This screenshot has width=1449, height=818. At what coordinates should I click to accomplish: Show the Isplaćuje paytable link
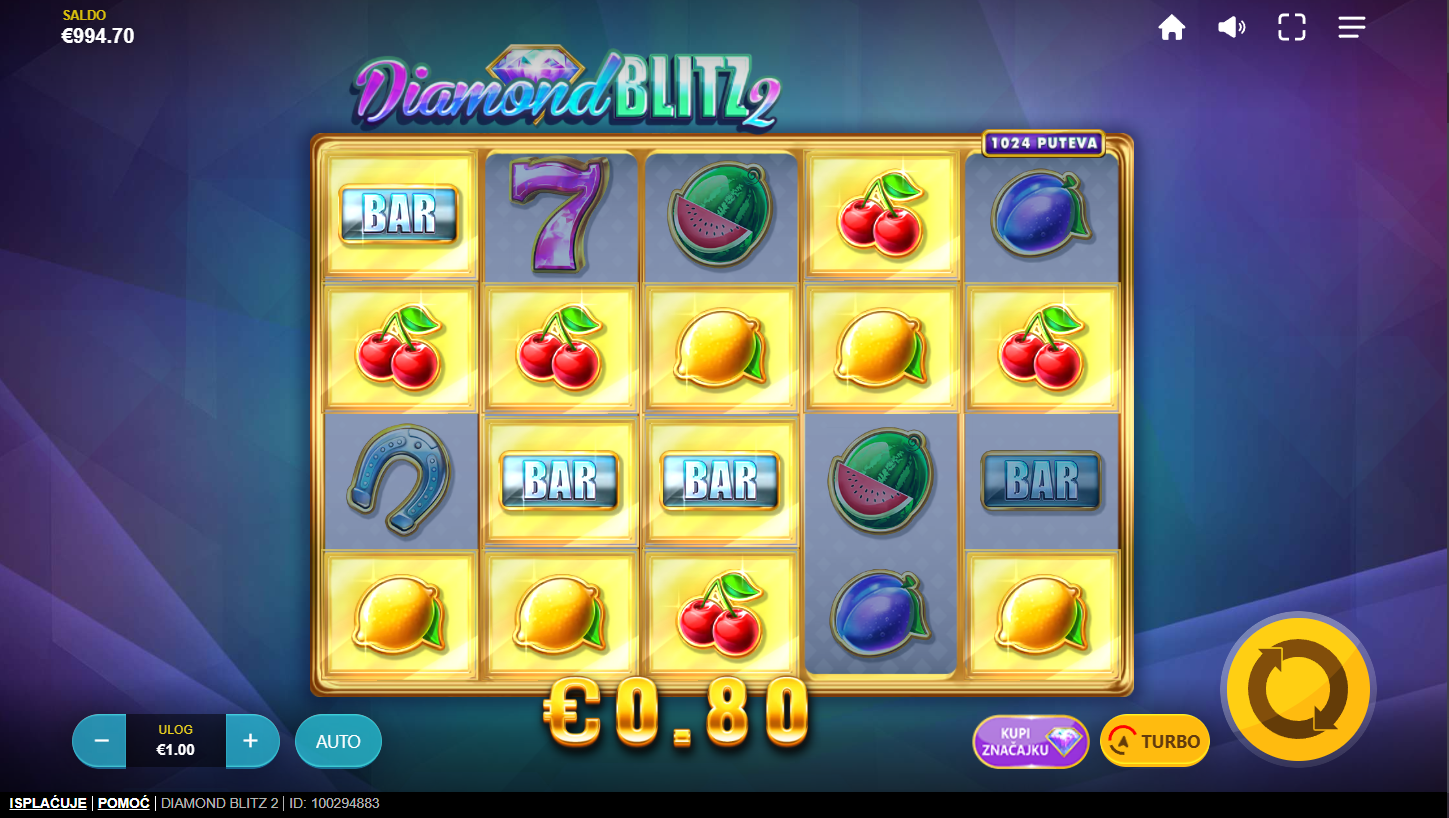click(x=48, y=803)
